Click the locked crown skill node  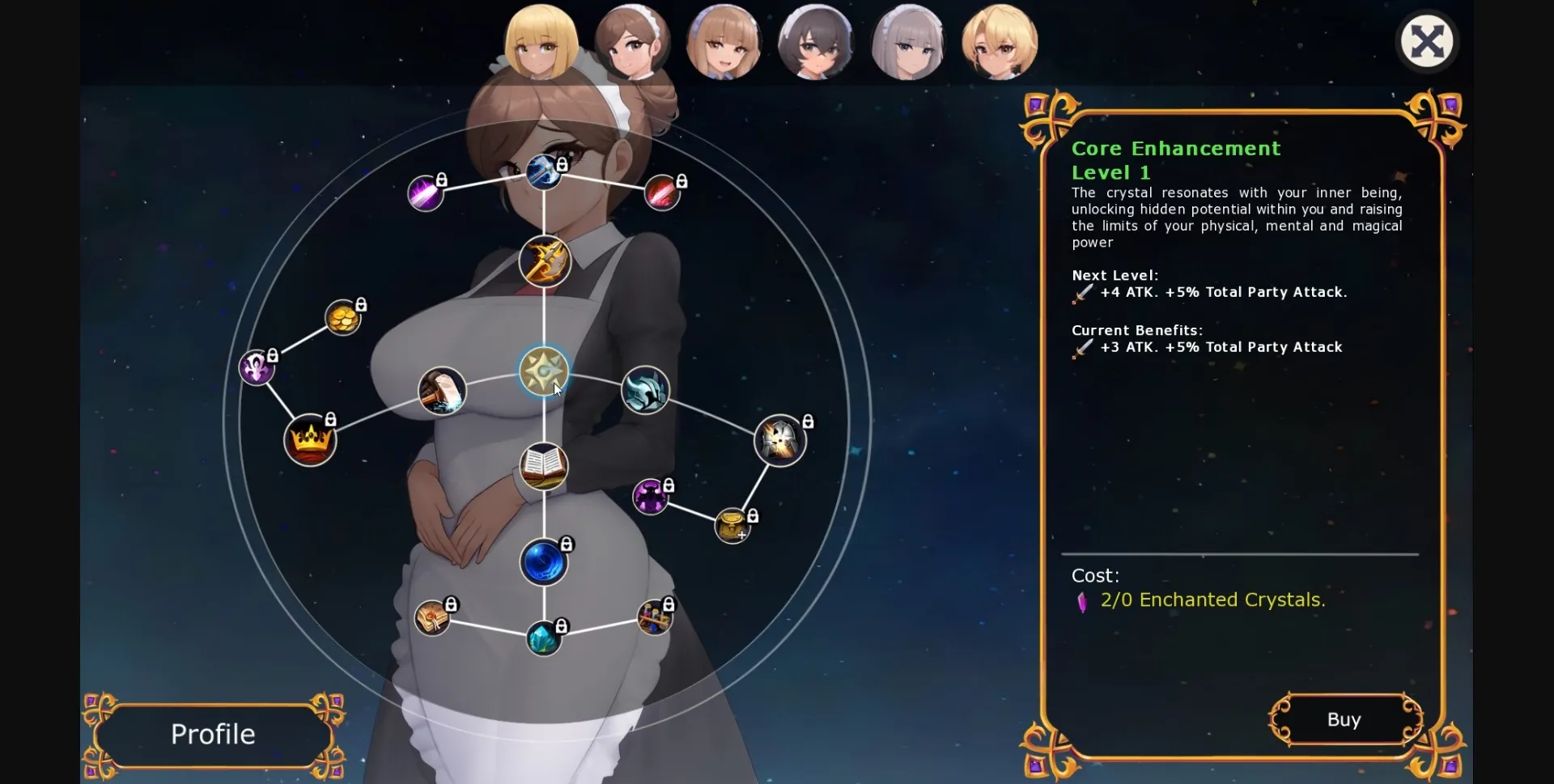312,441
